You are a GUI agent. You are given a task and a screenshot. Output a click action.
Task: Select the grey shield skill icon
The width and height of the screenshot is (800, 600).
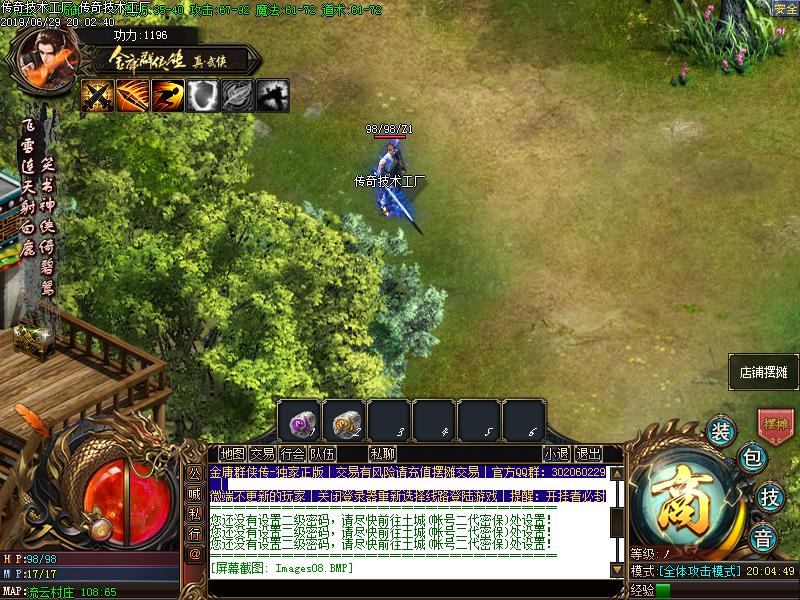pos(203,96)
